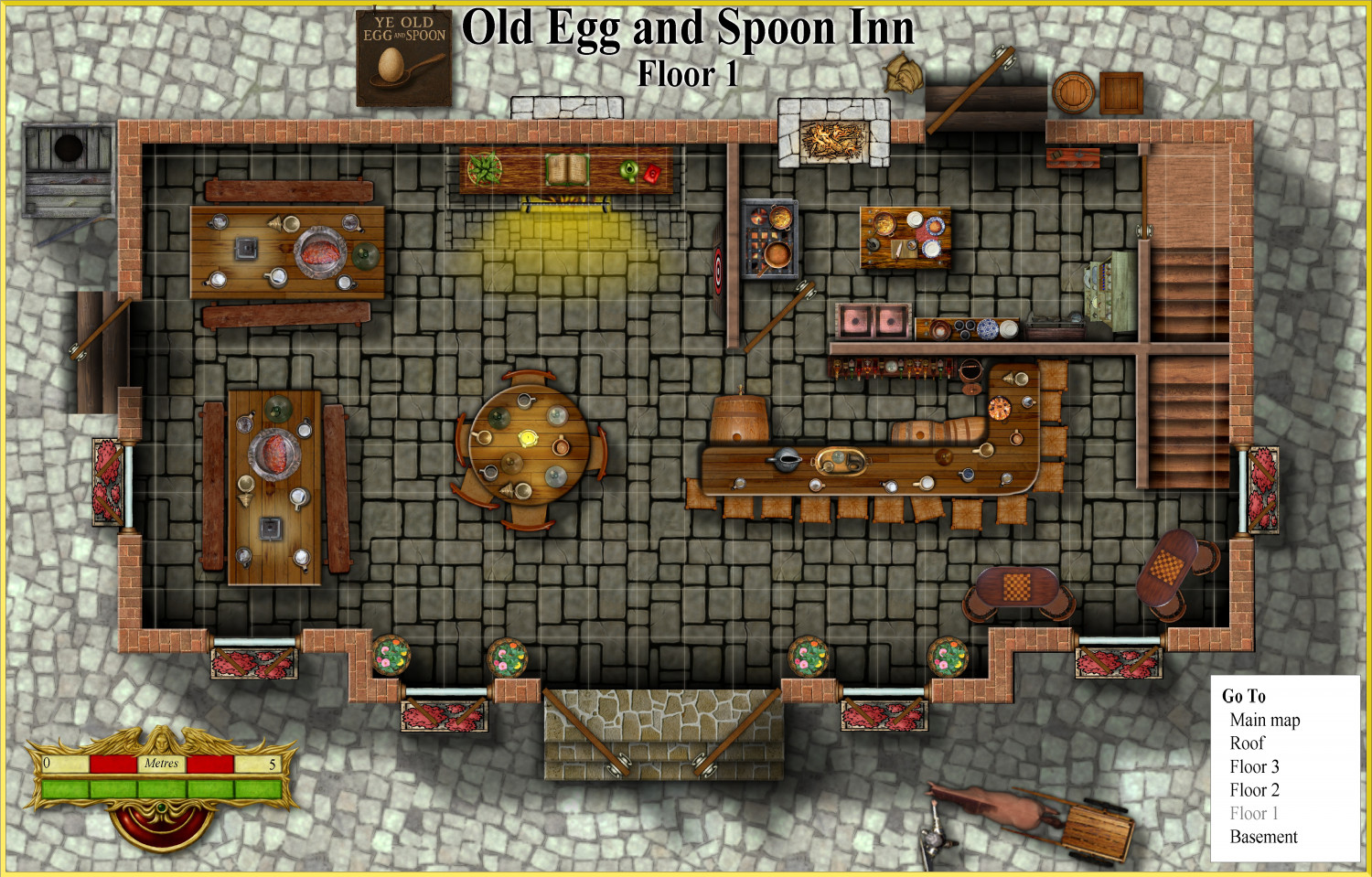Go to the Main map link

point(1264,721)
